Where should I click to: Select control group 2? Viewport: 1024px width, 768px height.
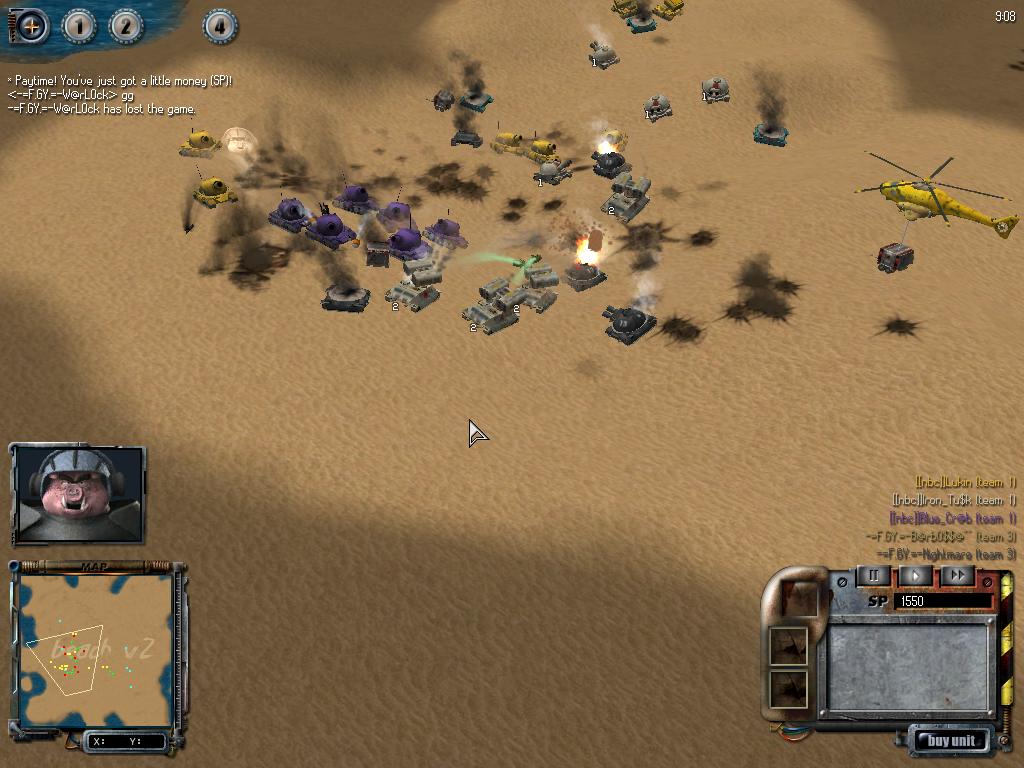126,26
